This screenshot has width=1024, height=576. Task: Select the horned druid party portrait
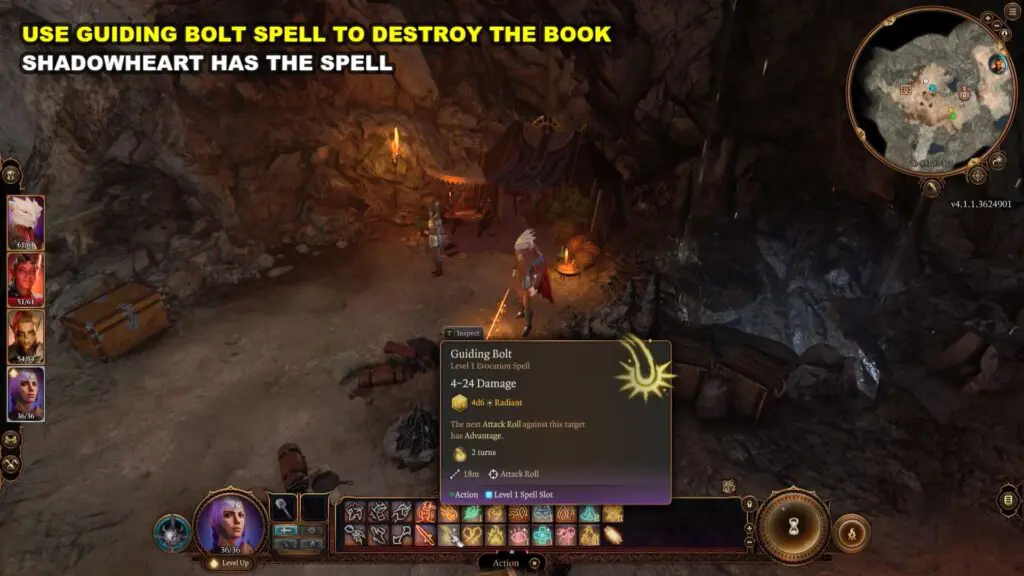[26, 335]
